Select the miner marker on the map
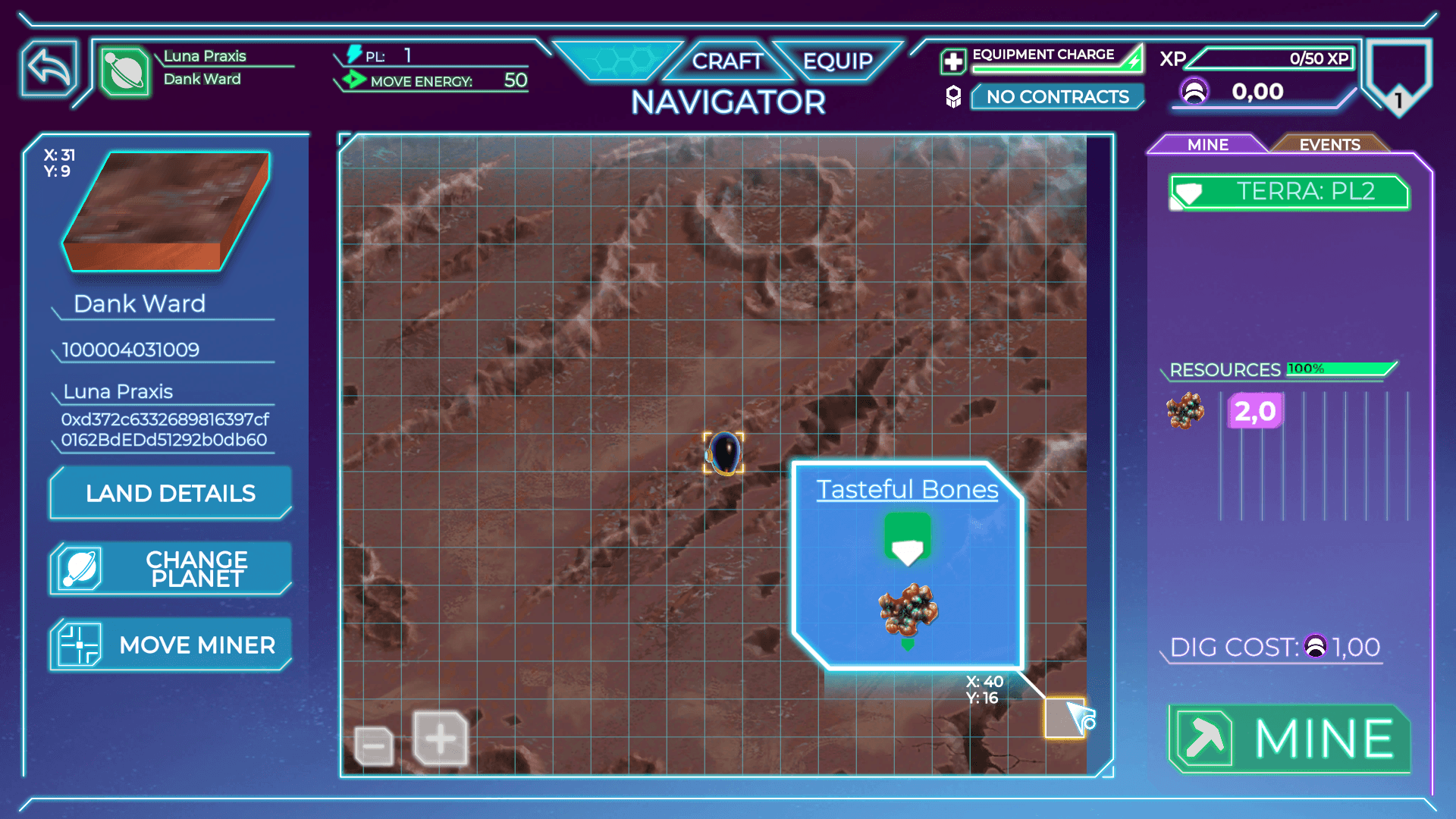Screen dimensions: 1456x819 click(x=724, y=453)
